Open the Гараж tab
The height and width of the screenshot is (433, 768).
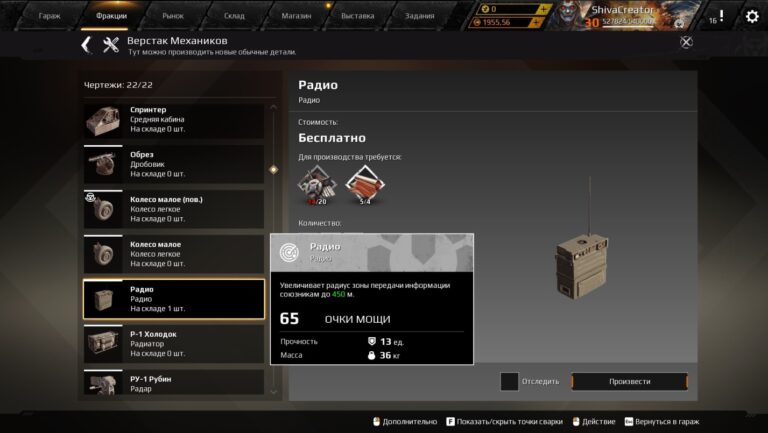49,16
